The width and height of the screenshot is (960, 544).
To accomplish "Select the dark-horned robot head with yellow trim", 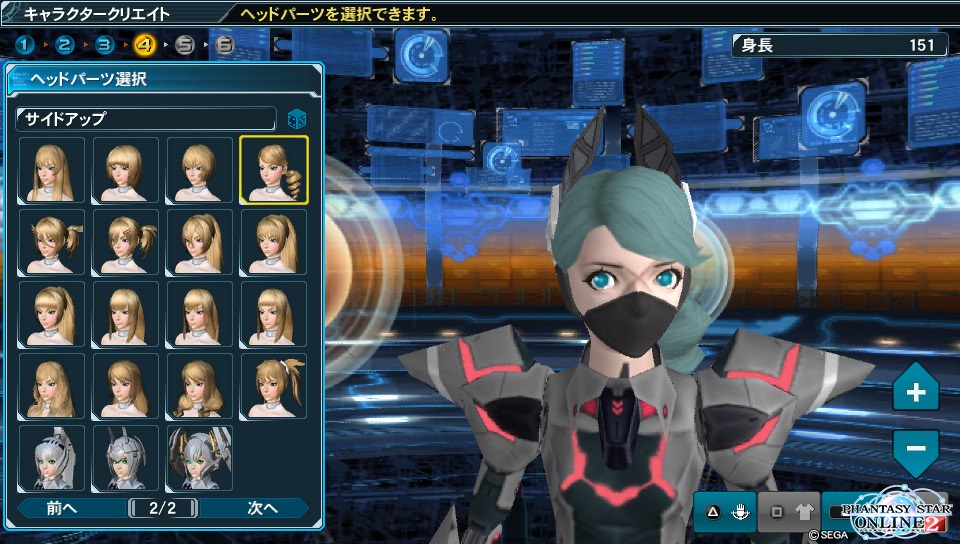I will pyautogui.click(x=200, y=458).
